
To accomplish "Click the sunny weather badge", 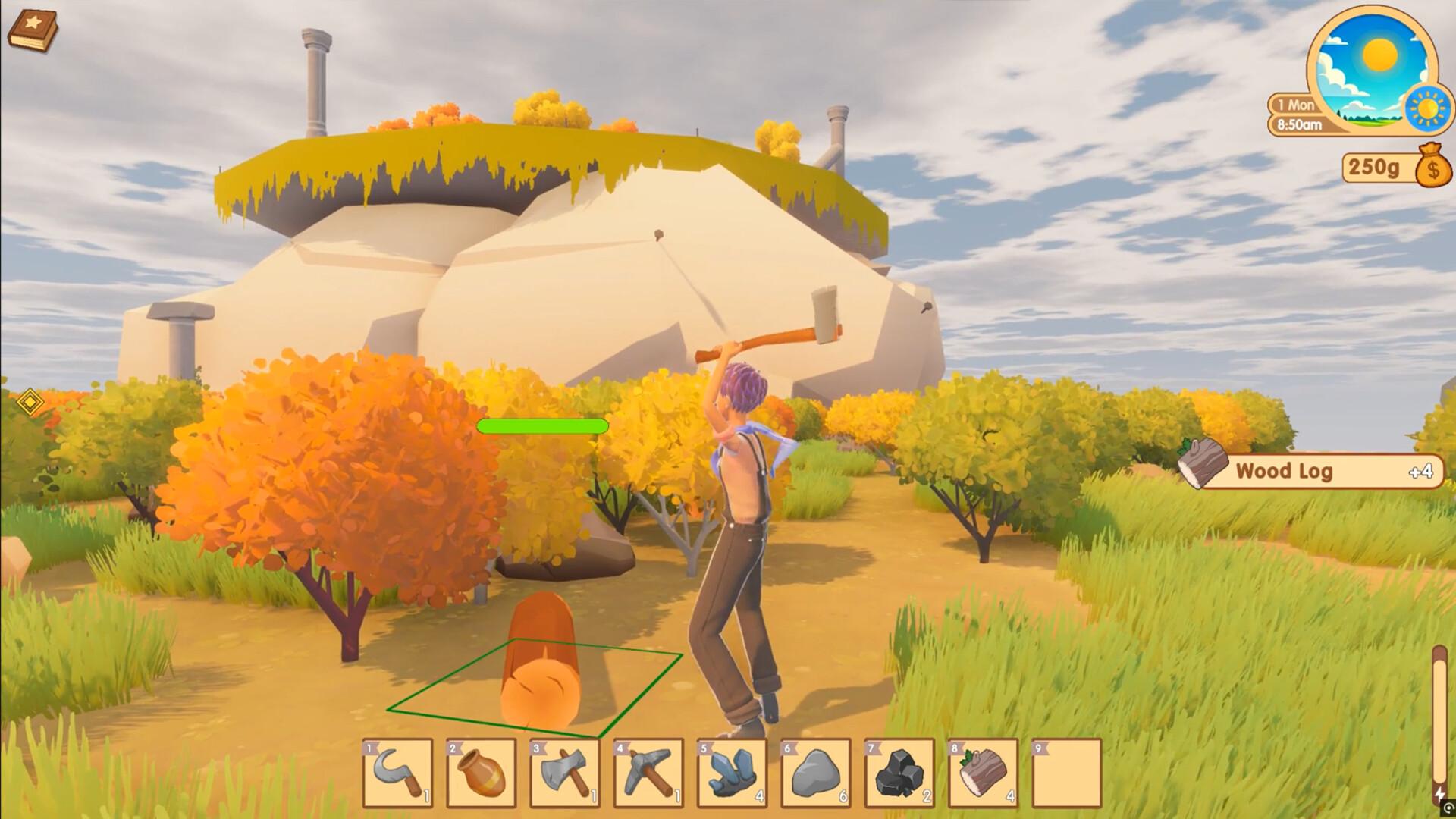I will tap(1428, 108).
